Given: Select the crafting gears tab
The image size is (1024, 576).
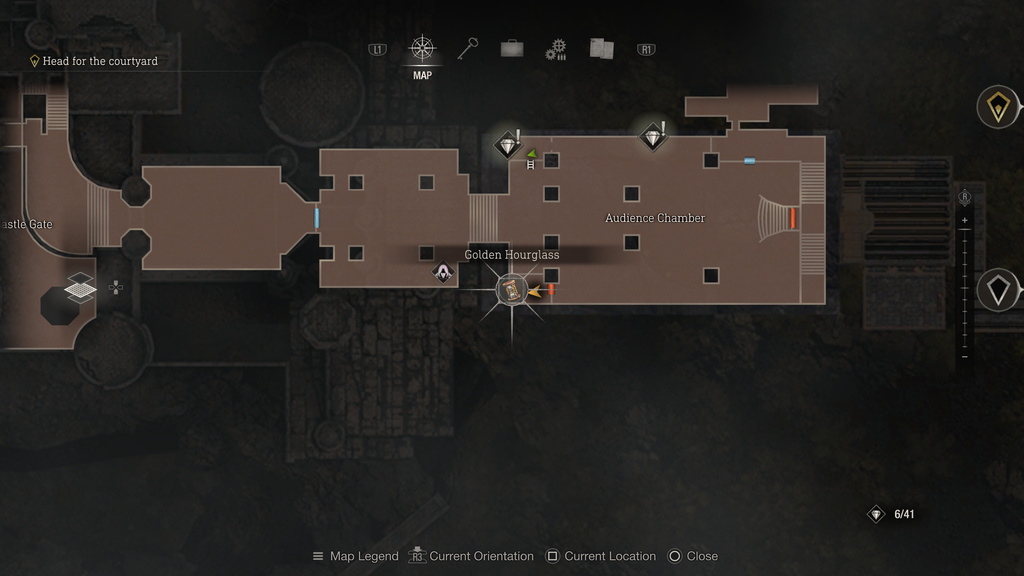Looking at the screenshot, I should click(x=556, y=49).
